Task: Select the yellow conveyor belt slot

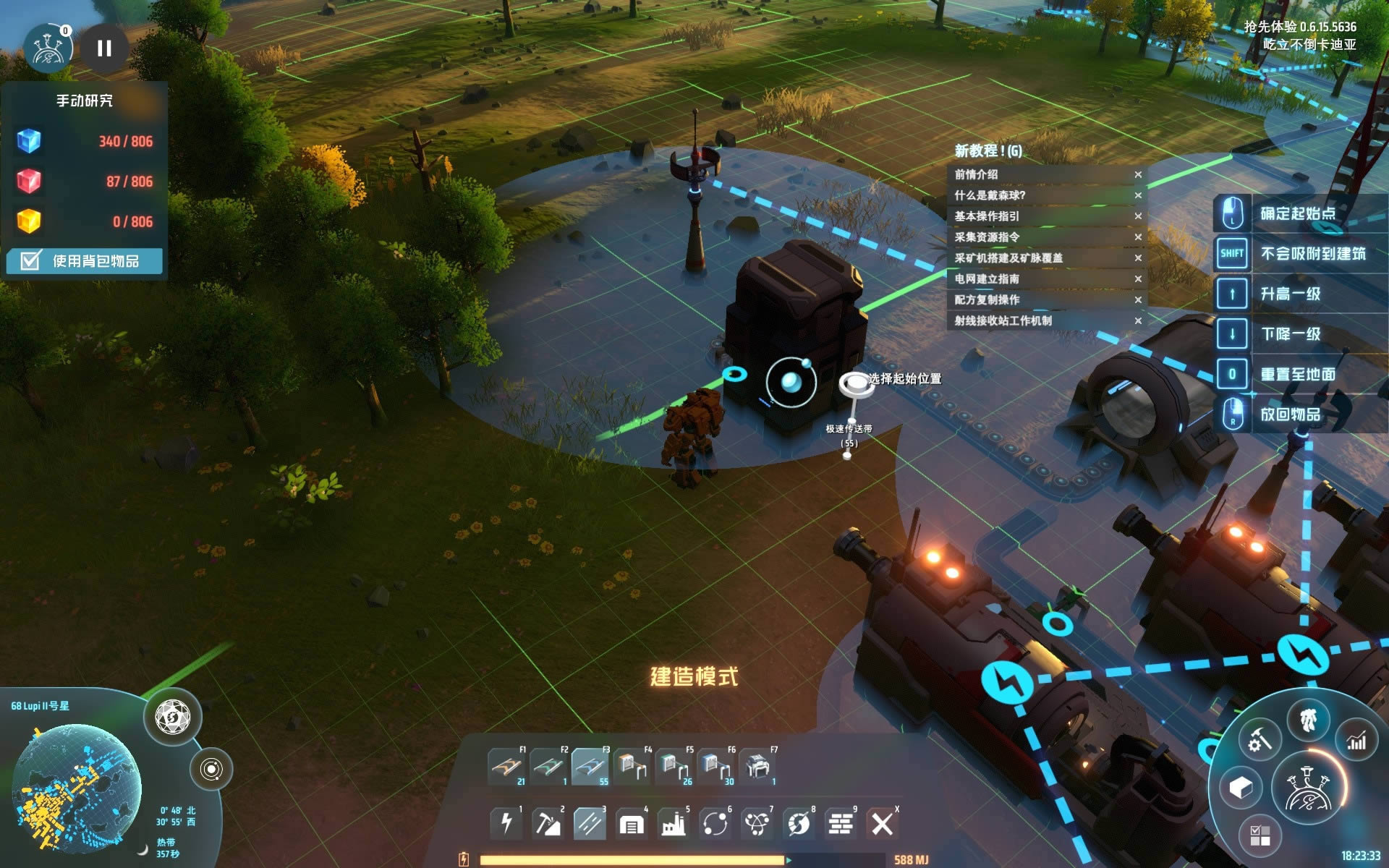Action: coord(506,767)
